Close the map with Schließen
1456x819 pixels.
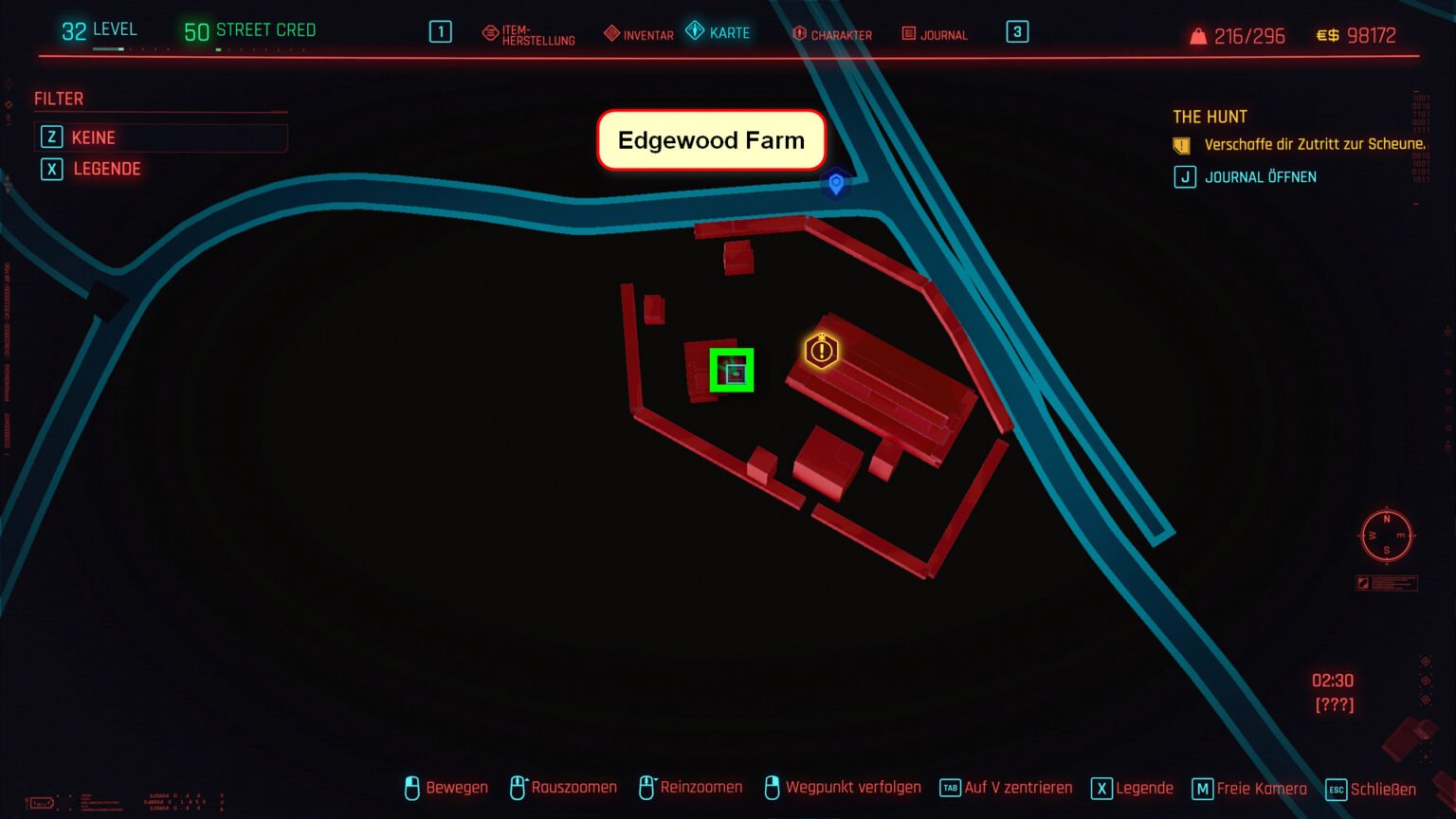coord(1371,789)
